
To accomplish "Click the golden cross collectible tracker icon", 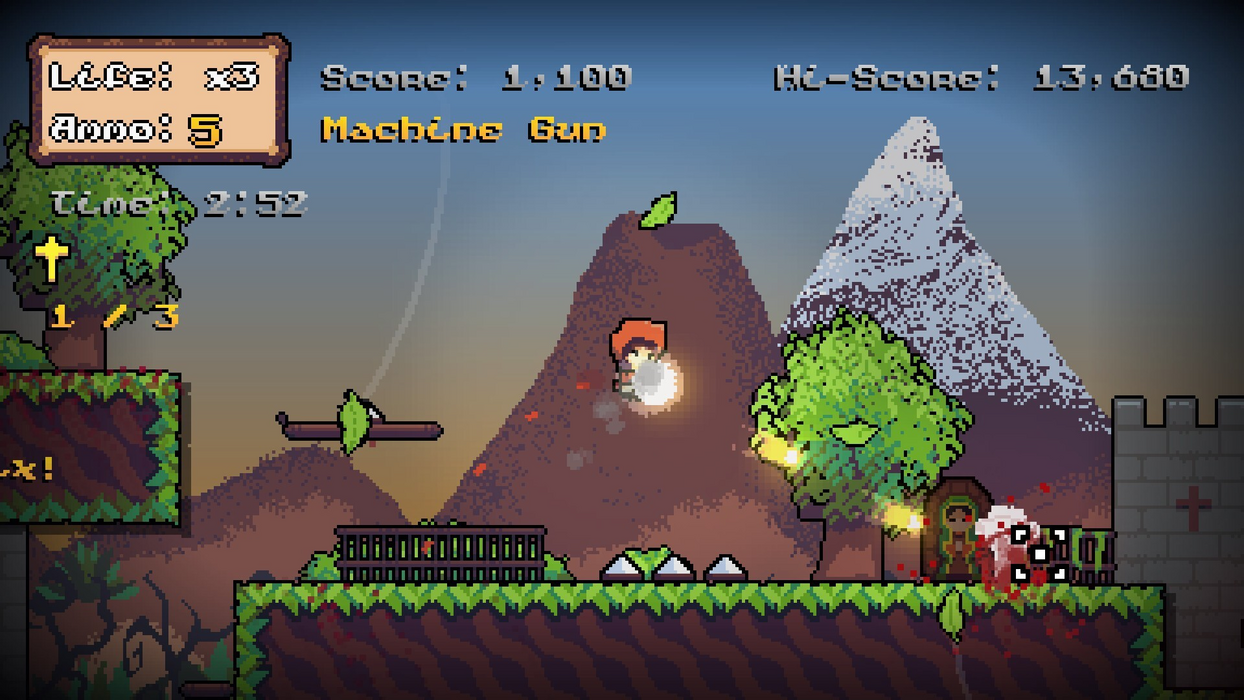I will [x=51, y=258].
